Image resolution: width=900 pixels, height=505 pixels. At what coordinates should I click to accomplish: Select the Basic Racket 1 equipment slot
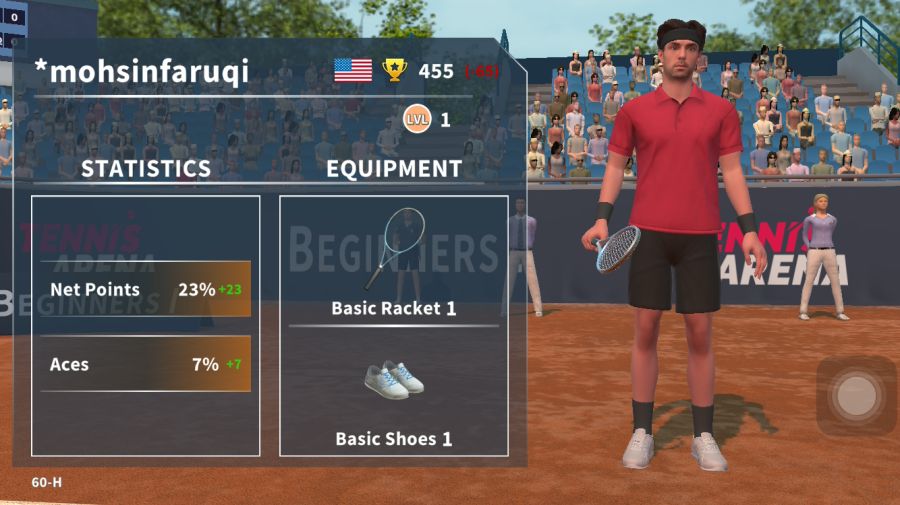pyautogui.click(x=393, y=262)
